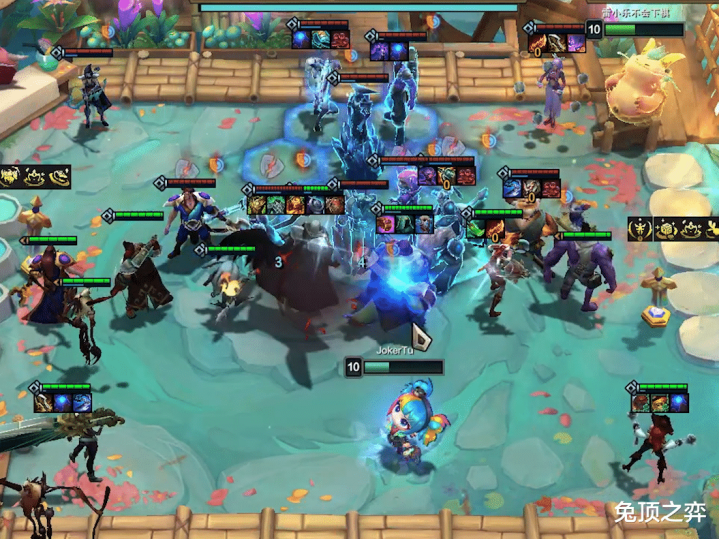Inspect the green blade item icon
This screenshot has width=719, height=539.
[476, 229]
